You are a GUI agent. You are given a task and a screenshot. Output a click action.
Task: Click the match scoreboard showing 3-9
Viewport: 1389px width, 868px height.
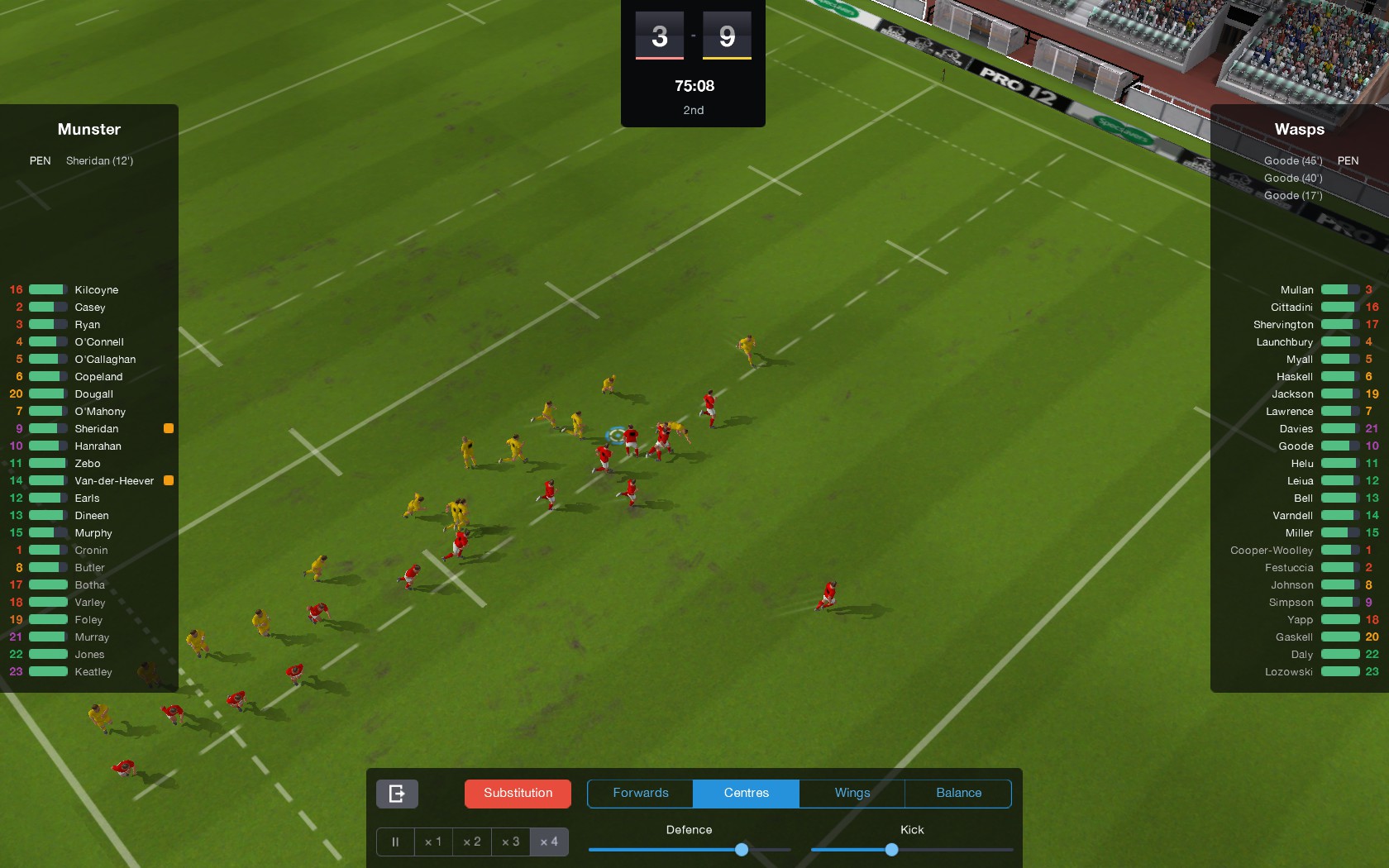click(x=693, y=36)
